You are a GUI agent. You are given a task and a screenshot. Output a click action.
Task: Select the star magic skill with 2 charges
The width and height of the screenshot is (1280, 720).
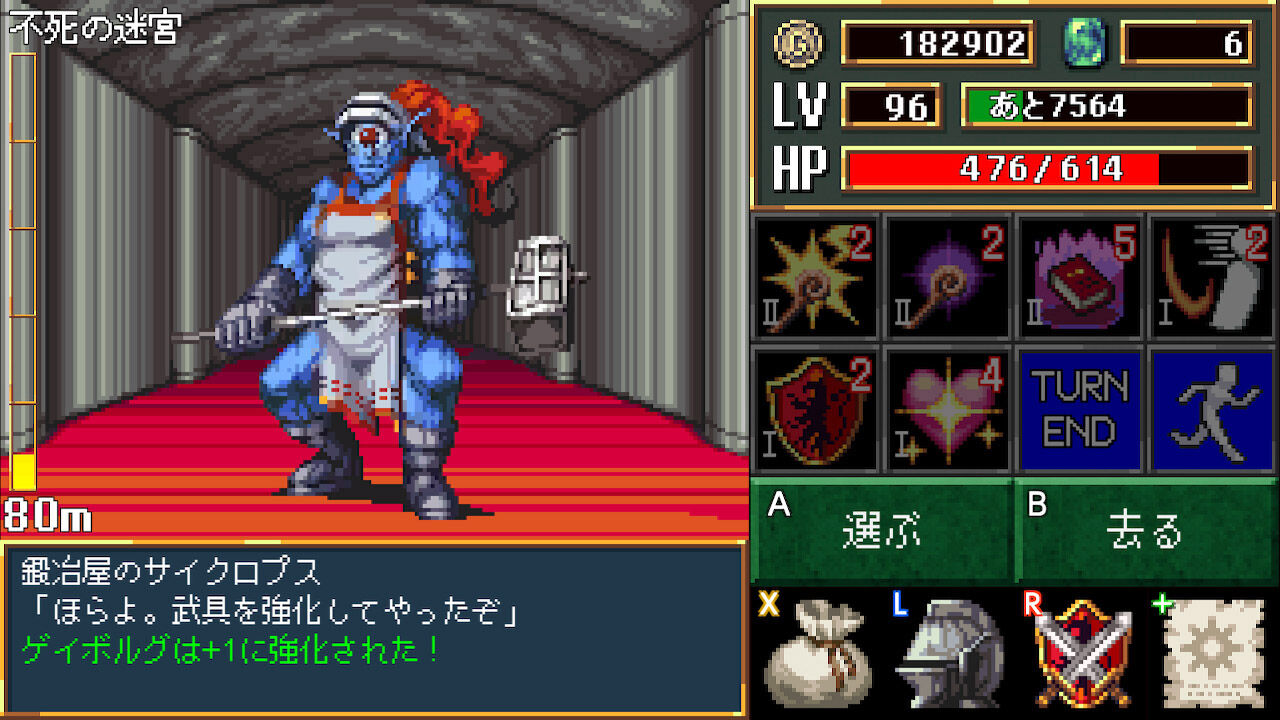click(812, 278)
